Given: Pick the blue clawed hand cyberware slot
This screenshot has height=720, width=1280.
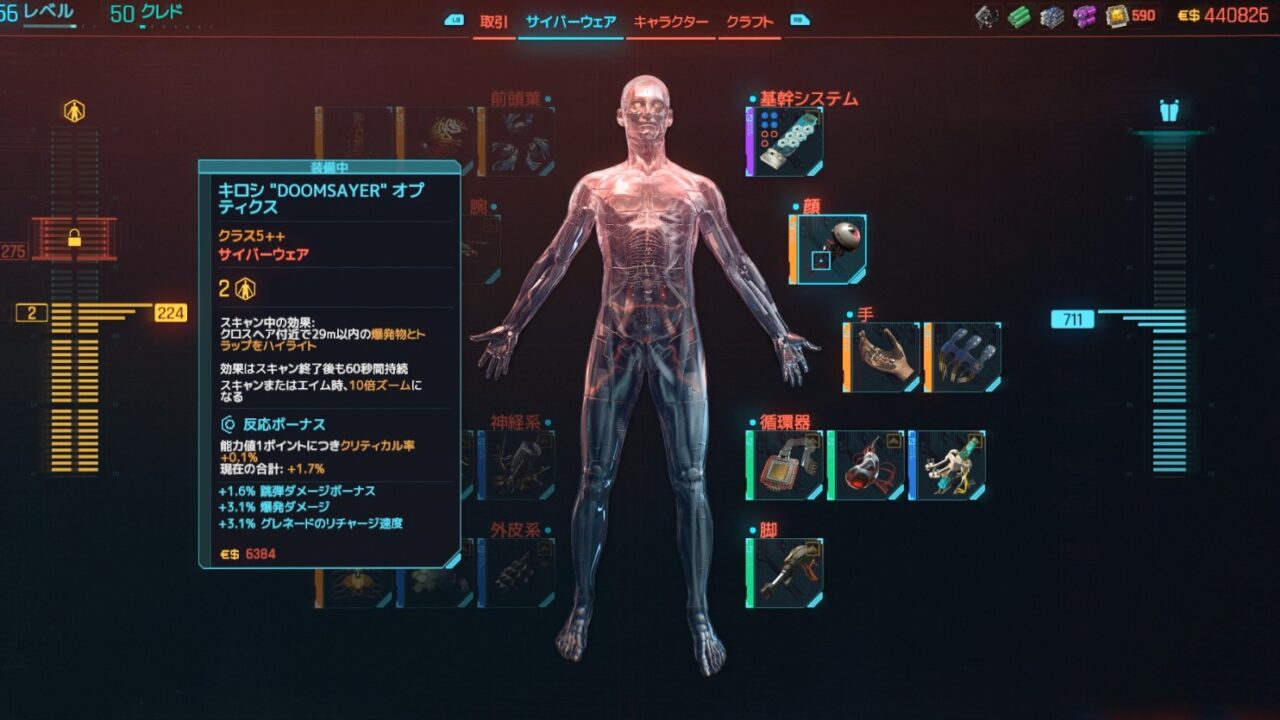Looking at the screenshot, I should coord(962,357).
